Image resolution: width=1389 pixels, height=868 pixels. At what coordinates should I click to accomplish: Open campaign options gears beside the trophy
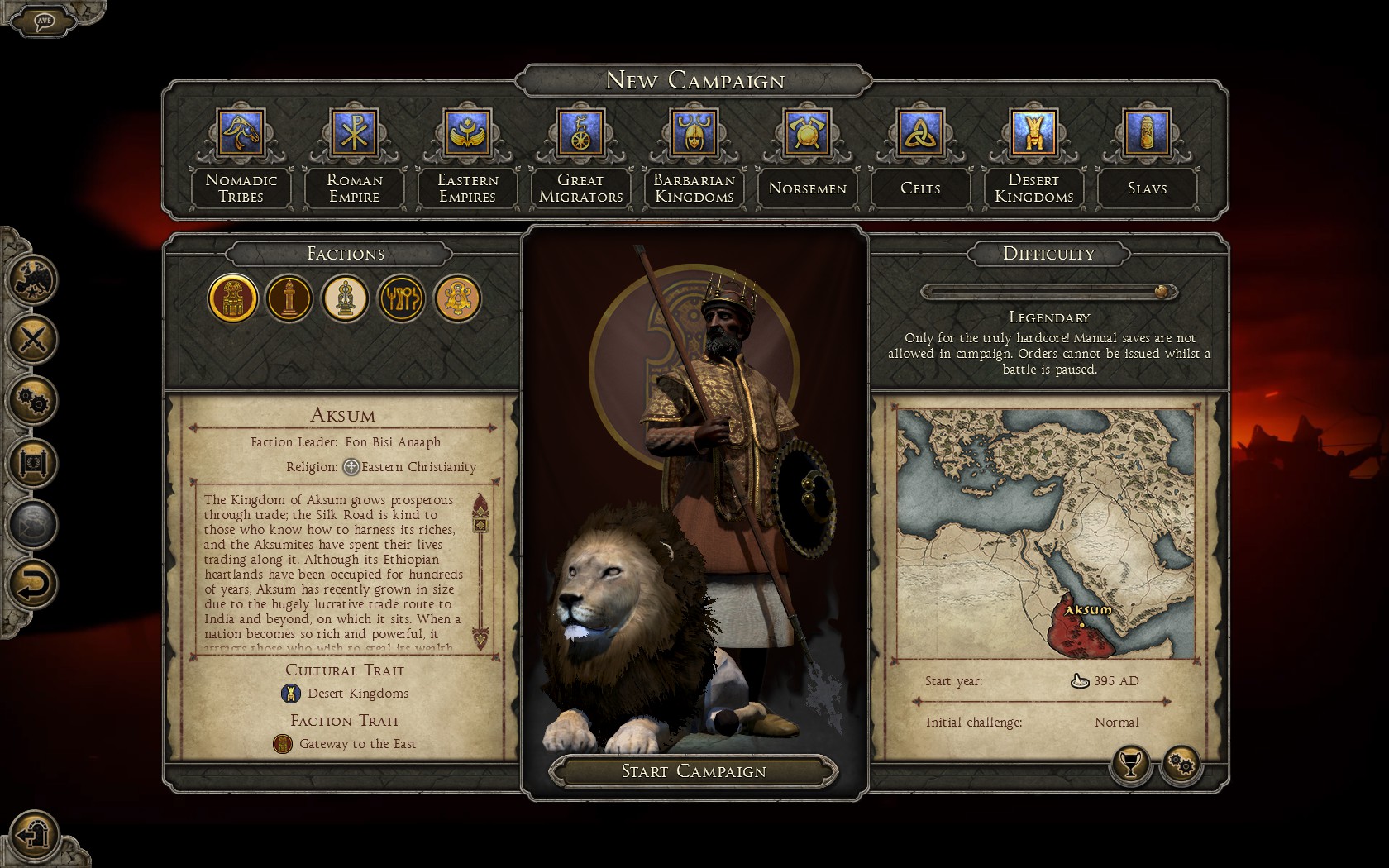[1181, 764]
